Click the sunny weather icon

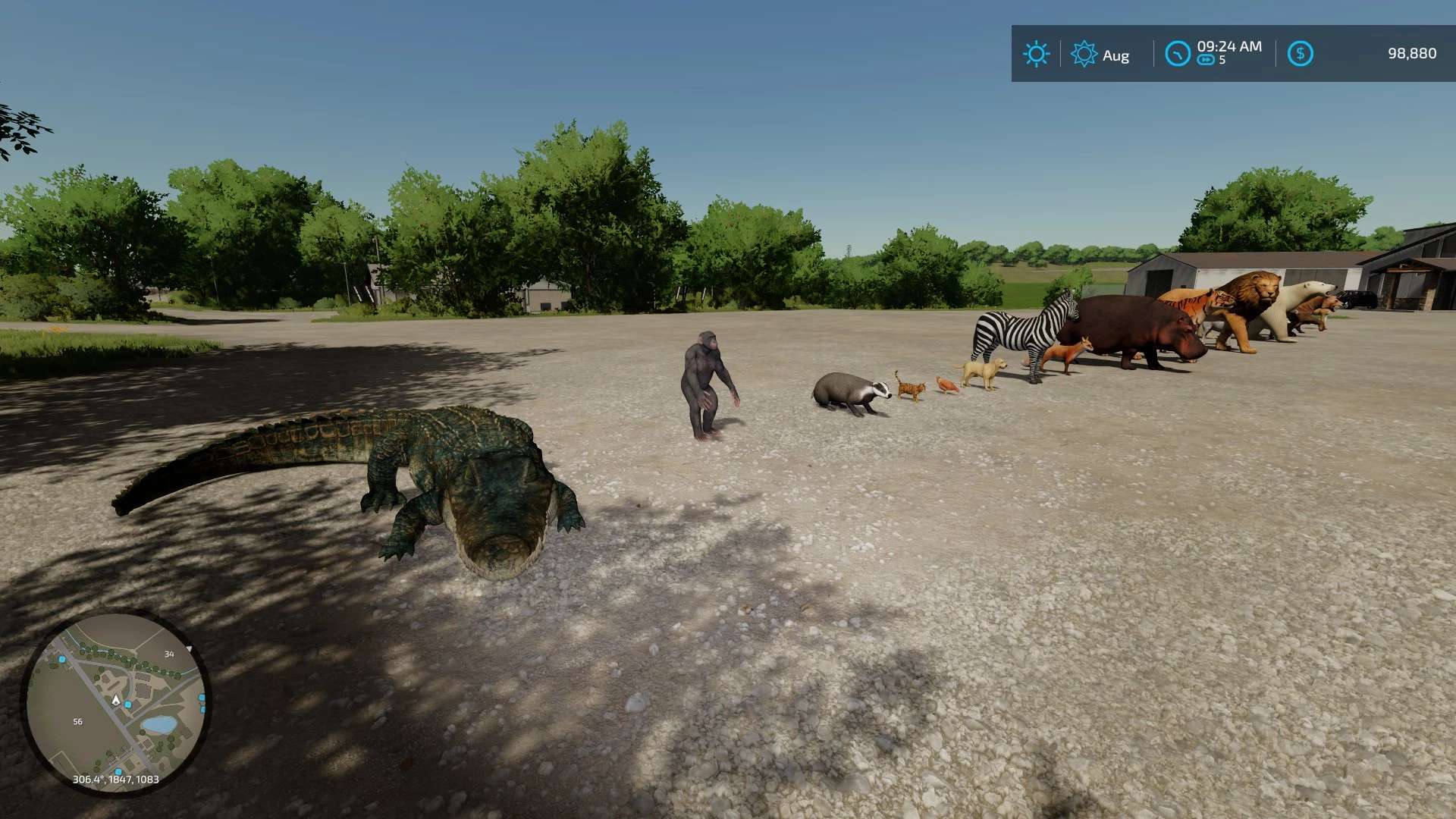[x=1036, y=54]
